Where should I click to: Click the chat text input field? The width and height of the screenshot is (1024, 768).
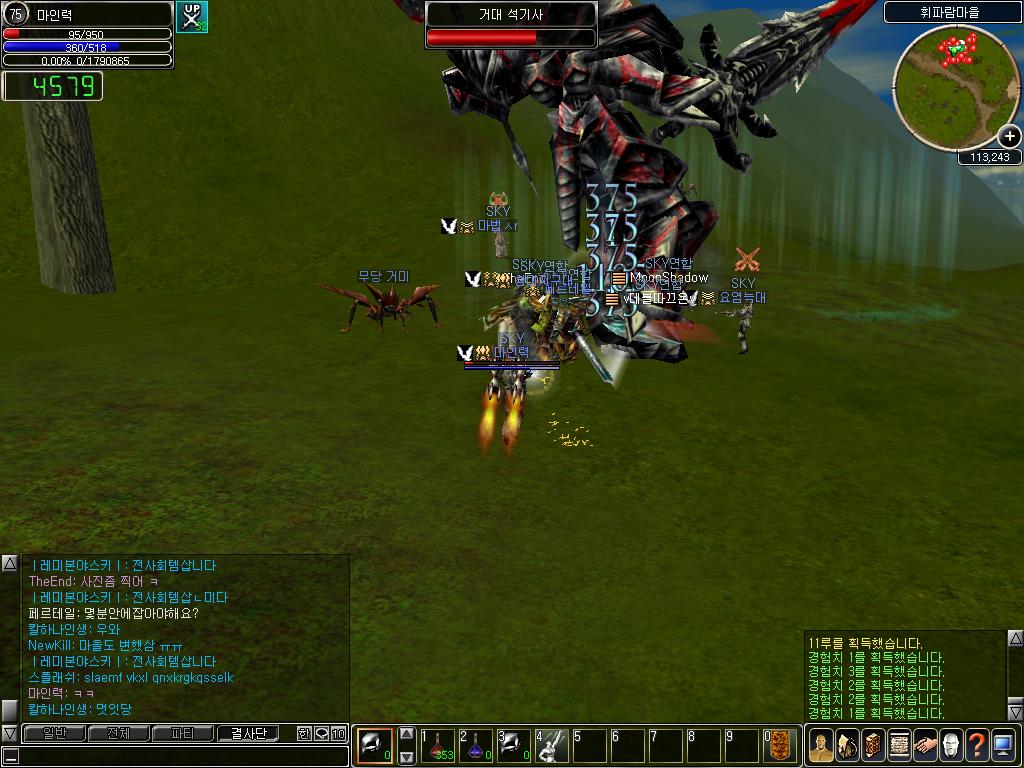tap(180, 756)
